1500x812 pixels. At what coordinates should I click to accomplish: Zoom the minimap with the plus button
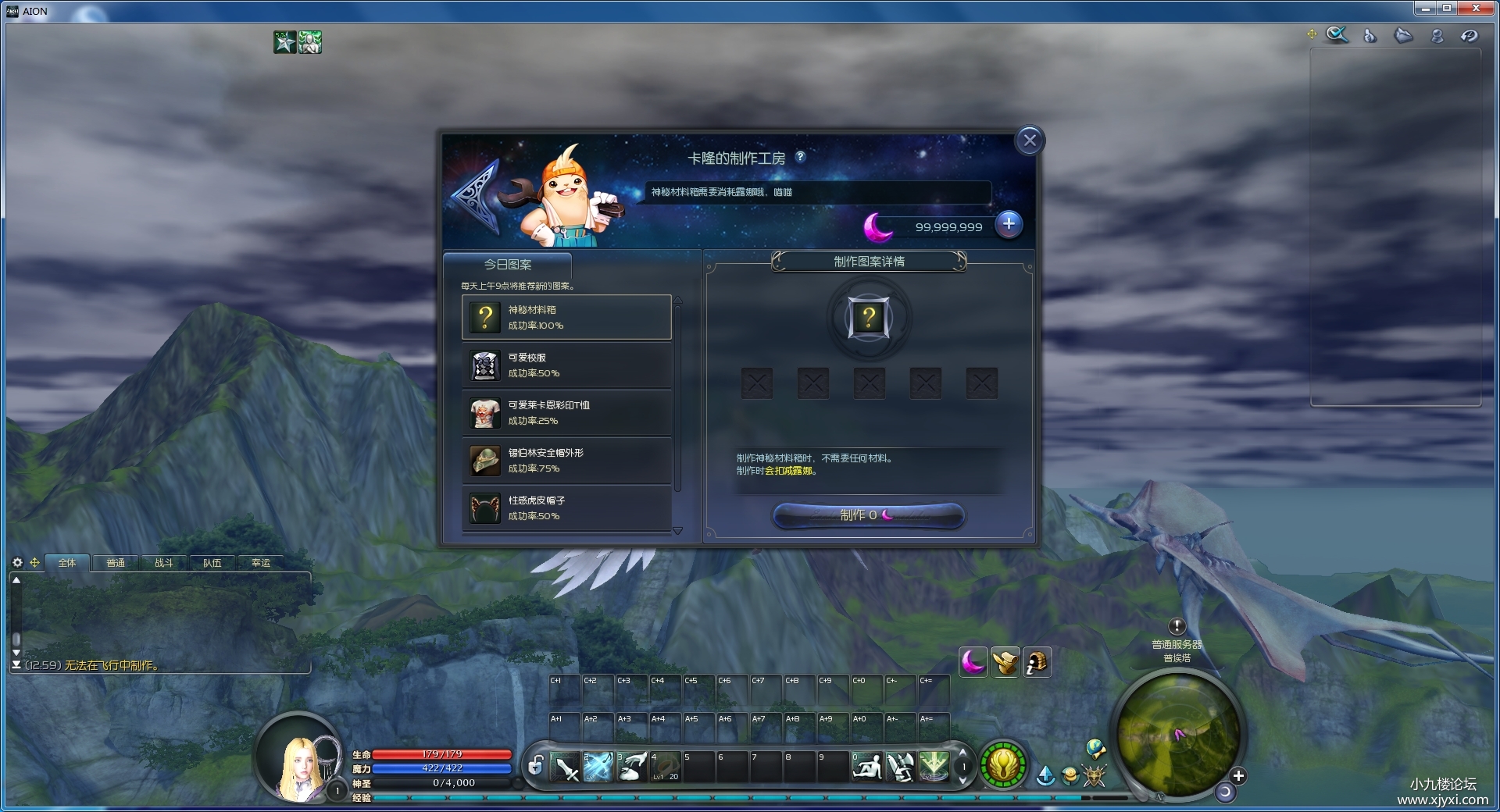[x=1238, y=776]
